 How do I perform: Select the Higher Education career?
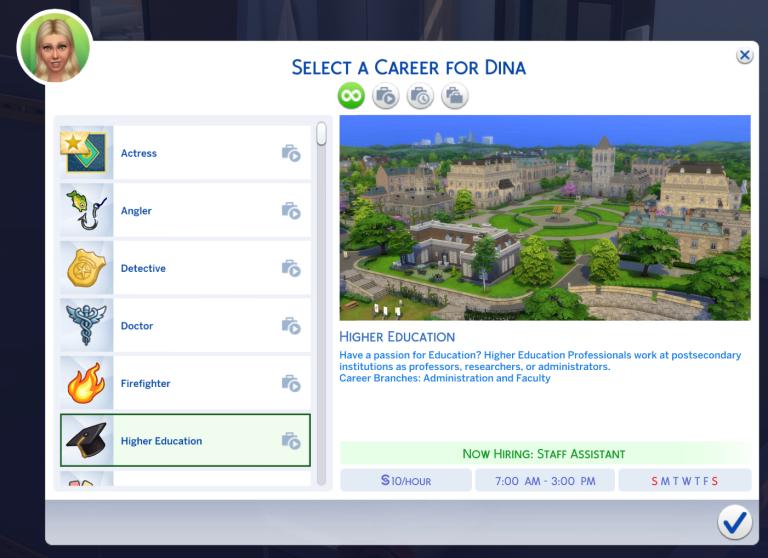pyautogui.click(x=185, y=441)
